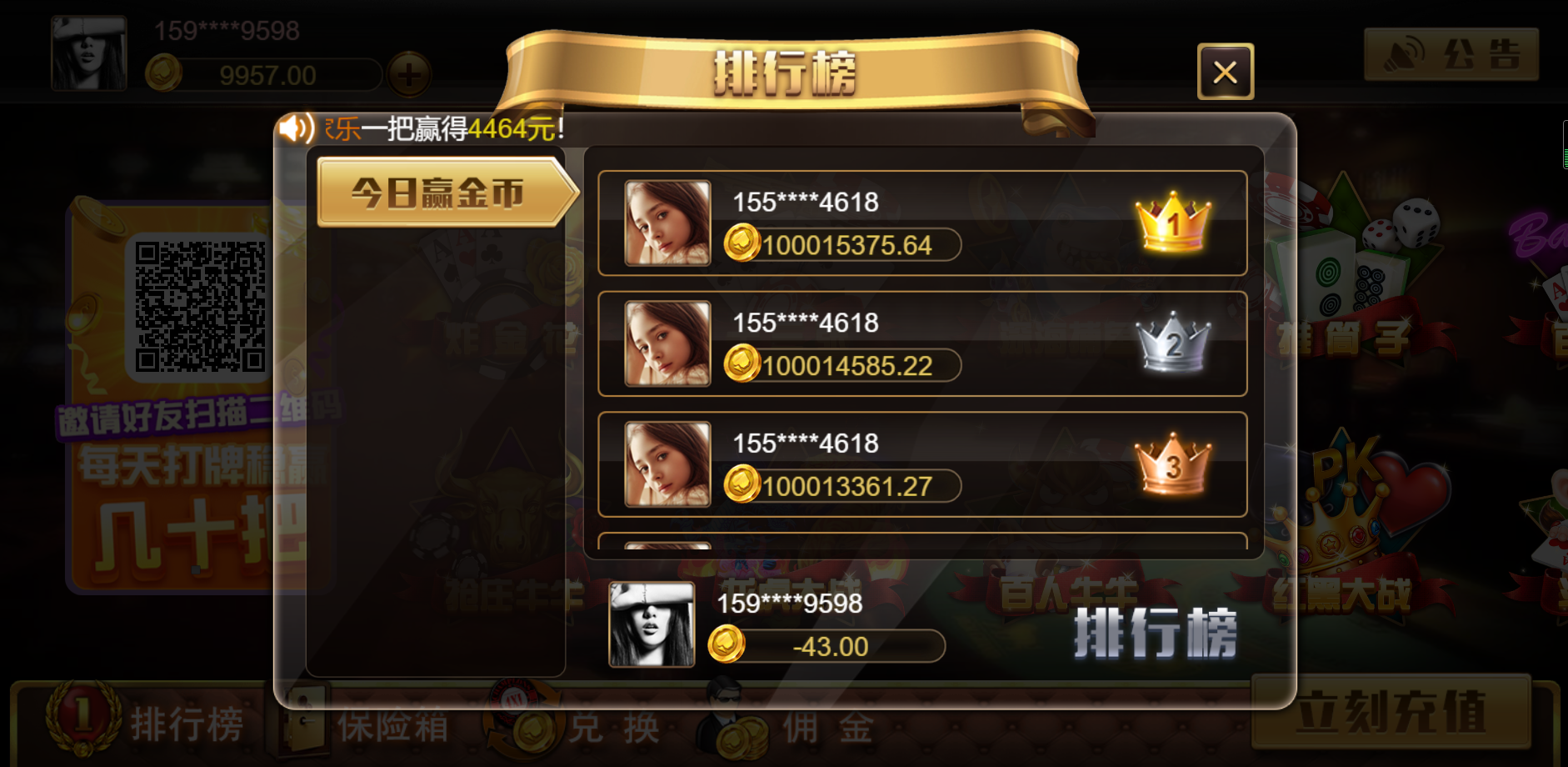The height and width of the screenshot is (767, 1568).
Task: Click the gold coin icon beside 9957.00 balance
Action: (163, 72)
